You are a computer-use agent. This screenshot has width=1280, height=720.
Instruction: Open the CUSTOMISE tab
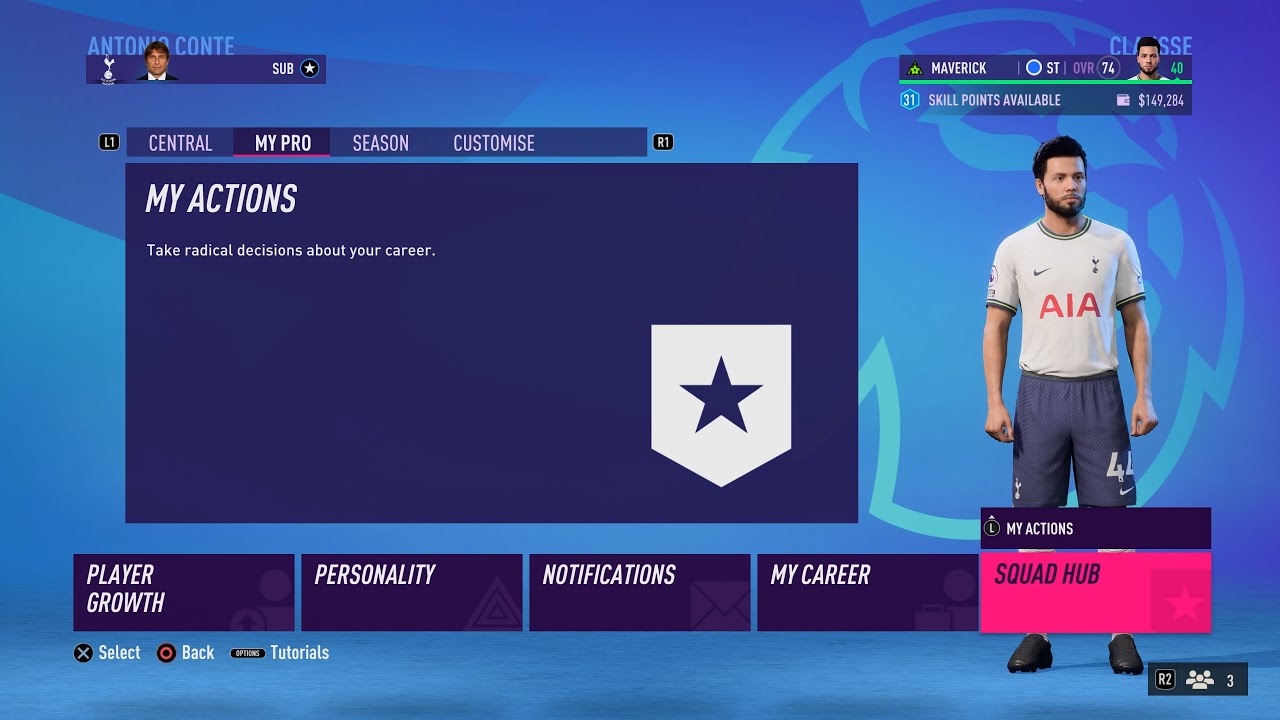coord(493,143)
